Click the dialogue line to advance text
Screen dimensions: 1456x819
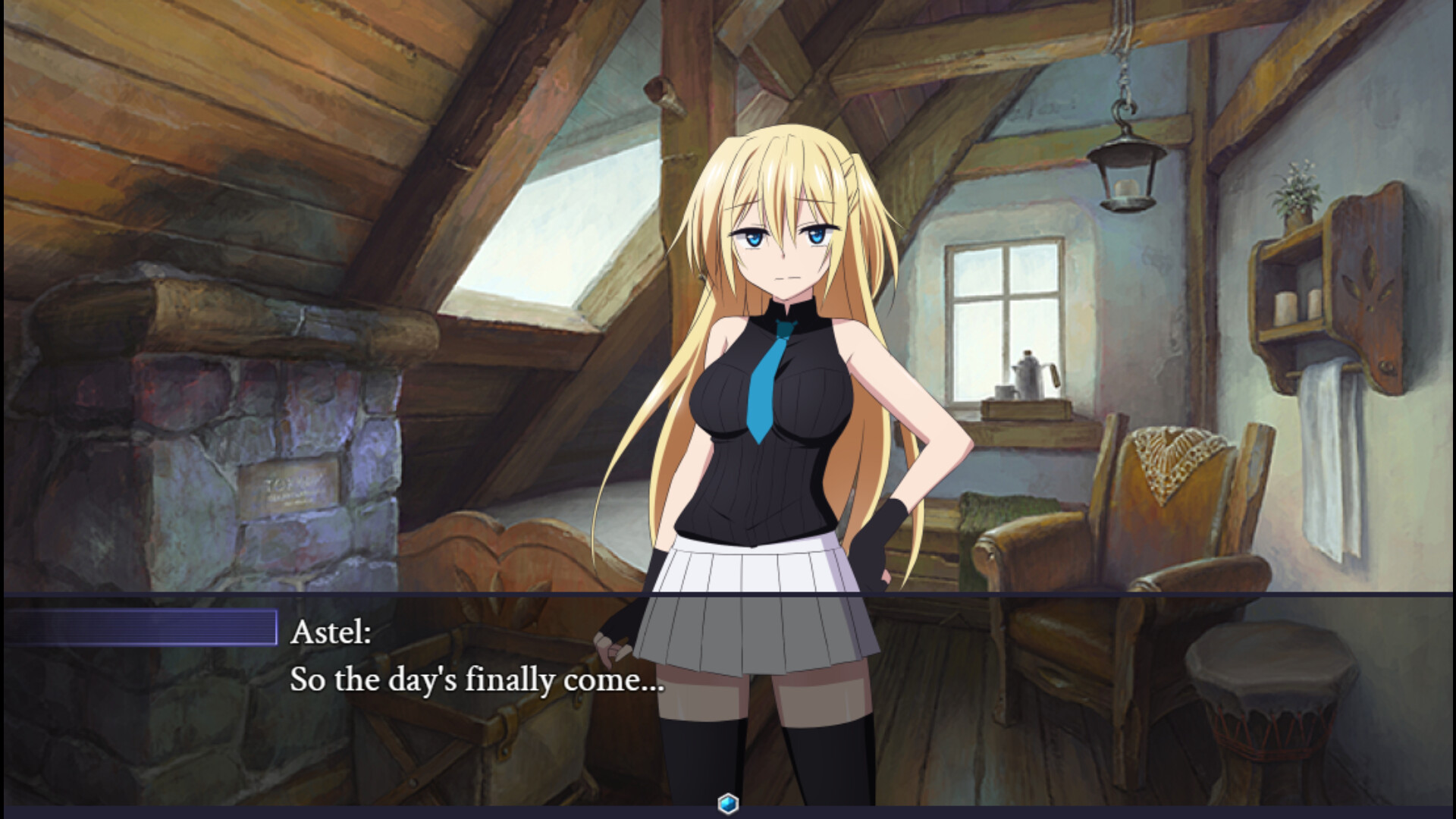478,681
